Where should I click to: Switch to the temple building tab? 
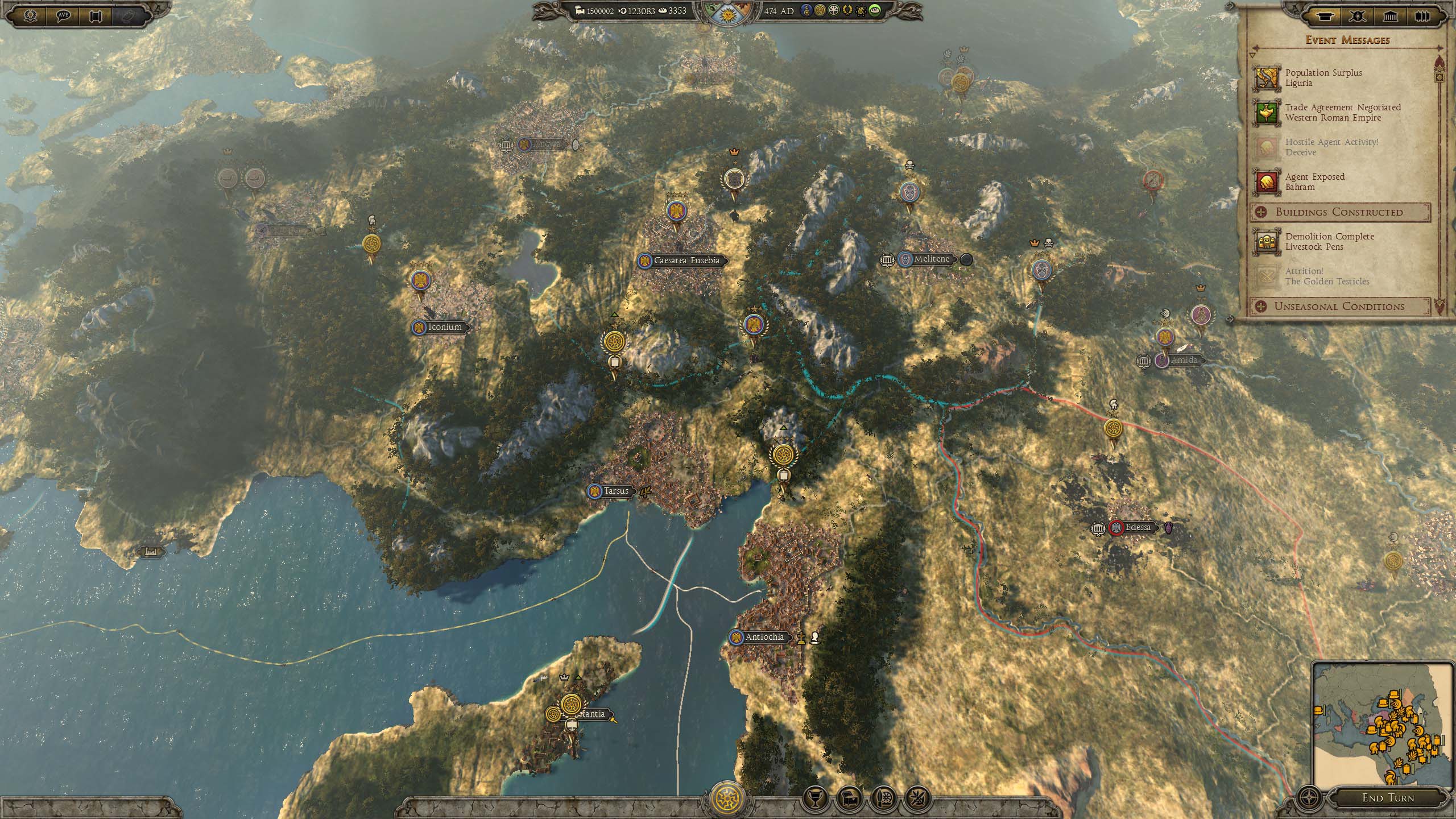pos(1390,16)
